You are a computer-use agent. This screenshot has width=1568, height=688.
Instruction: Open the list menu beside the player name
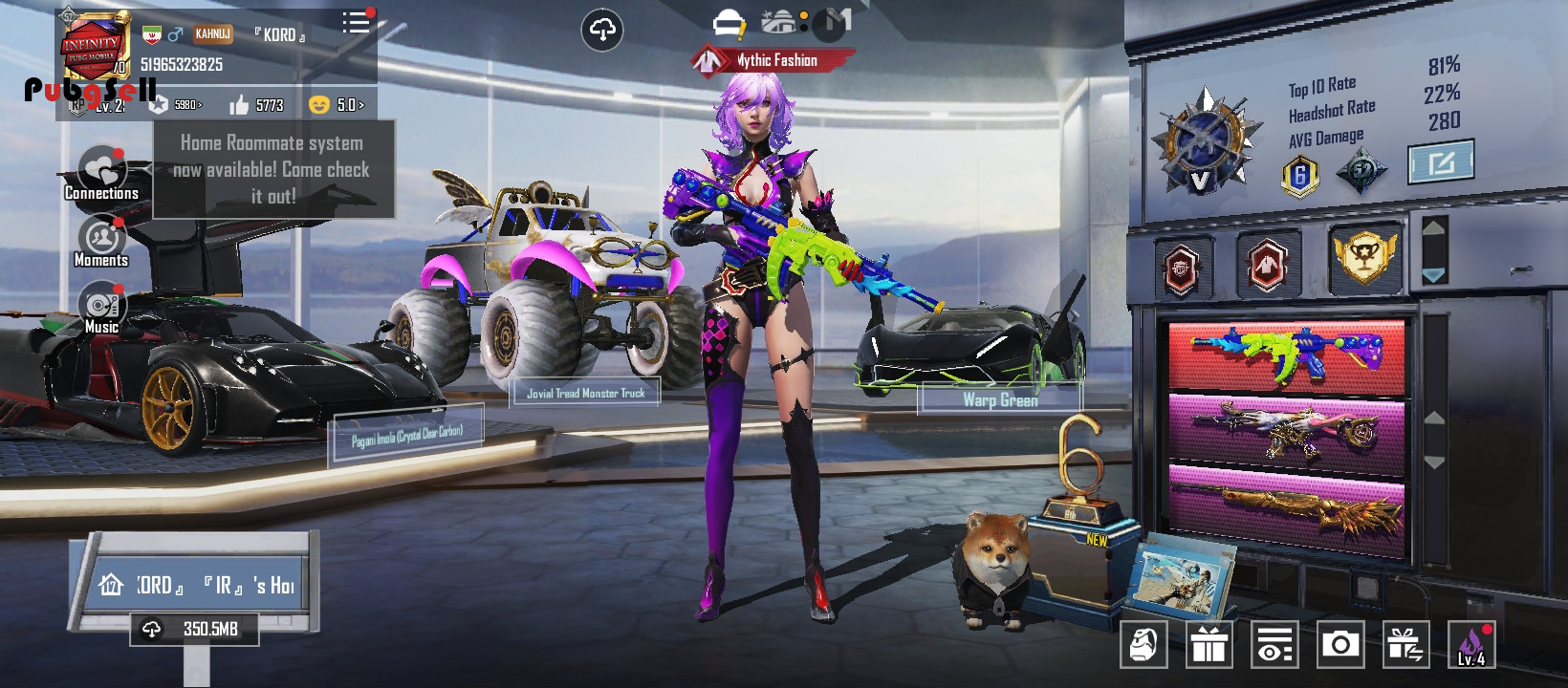[x=356, y=23]
